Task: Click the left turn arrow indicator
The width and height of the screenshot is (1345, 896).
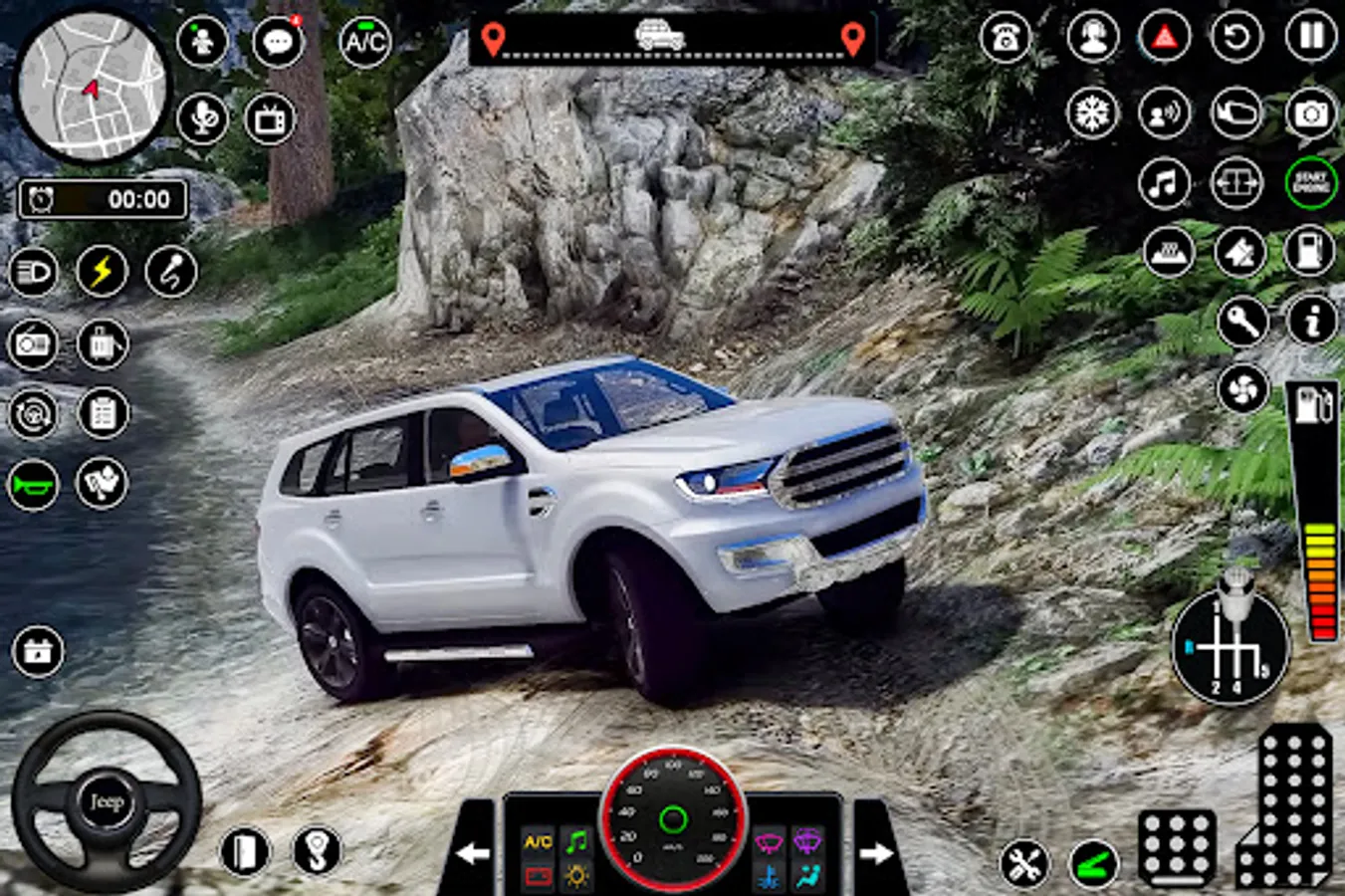Action: pyautogui.click(x=472, y=852)
